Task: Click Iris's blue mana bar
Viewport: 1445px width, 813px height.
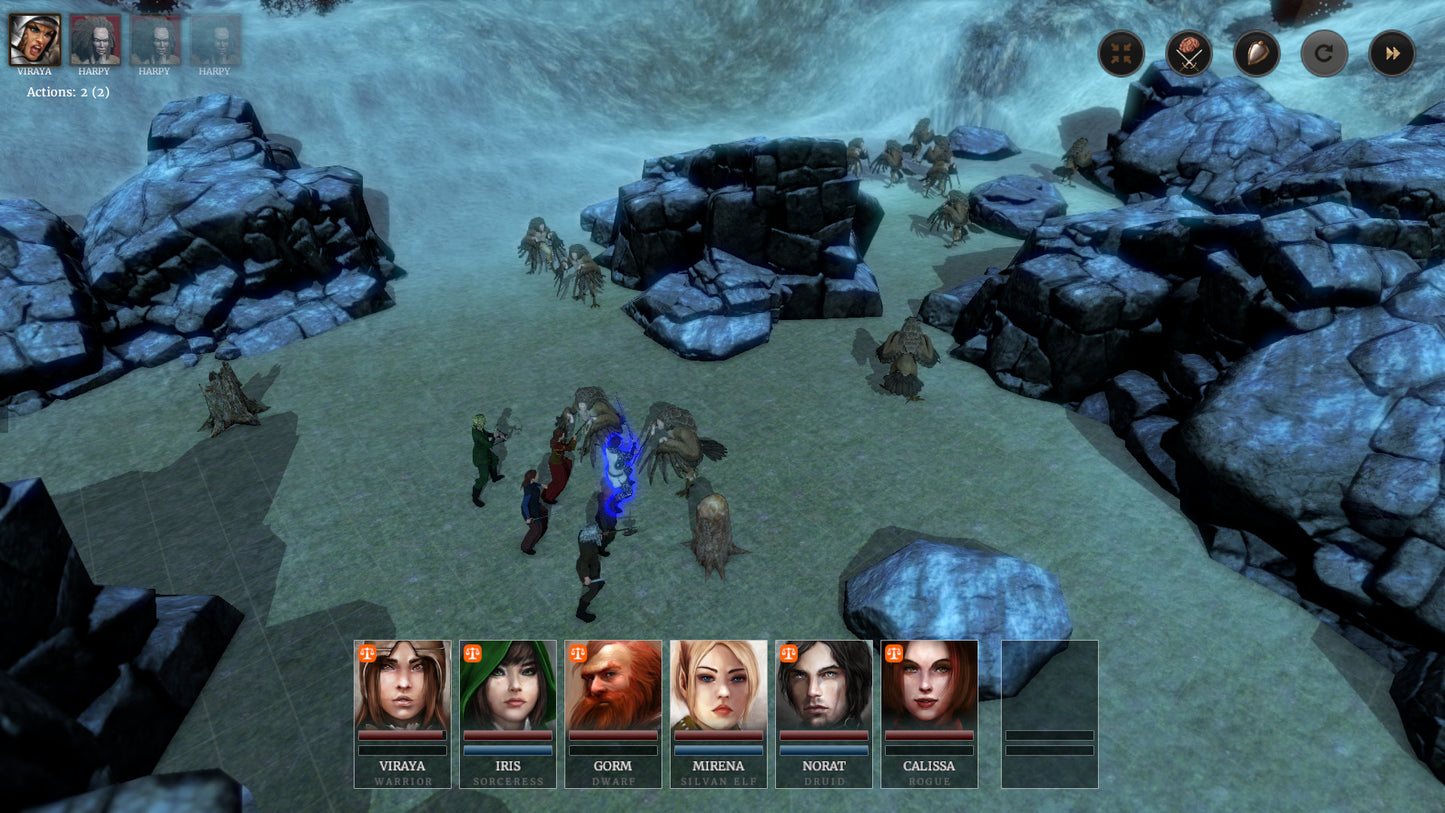Action: point(507,750)
